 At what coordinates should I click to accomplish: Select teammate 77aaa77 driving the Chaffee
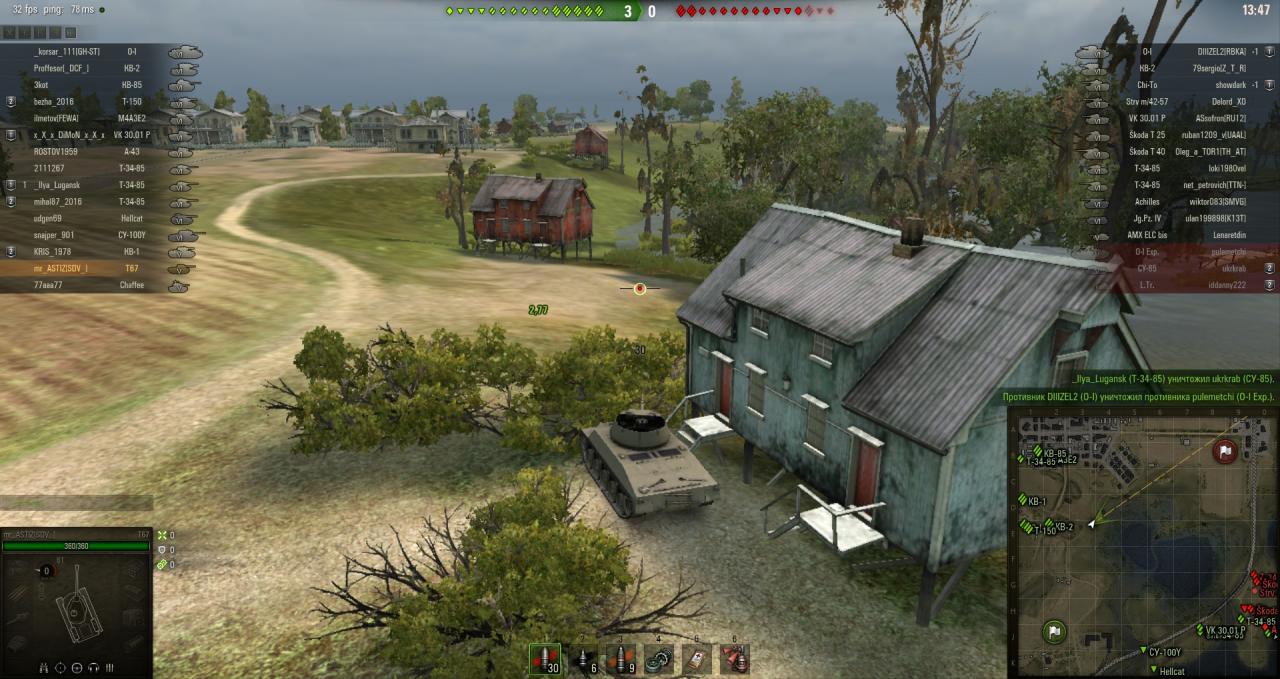[x=48, y=285]
